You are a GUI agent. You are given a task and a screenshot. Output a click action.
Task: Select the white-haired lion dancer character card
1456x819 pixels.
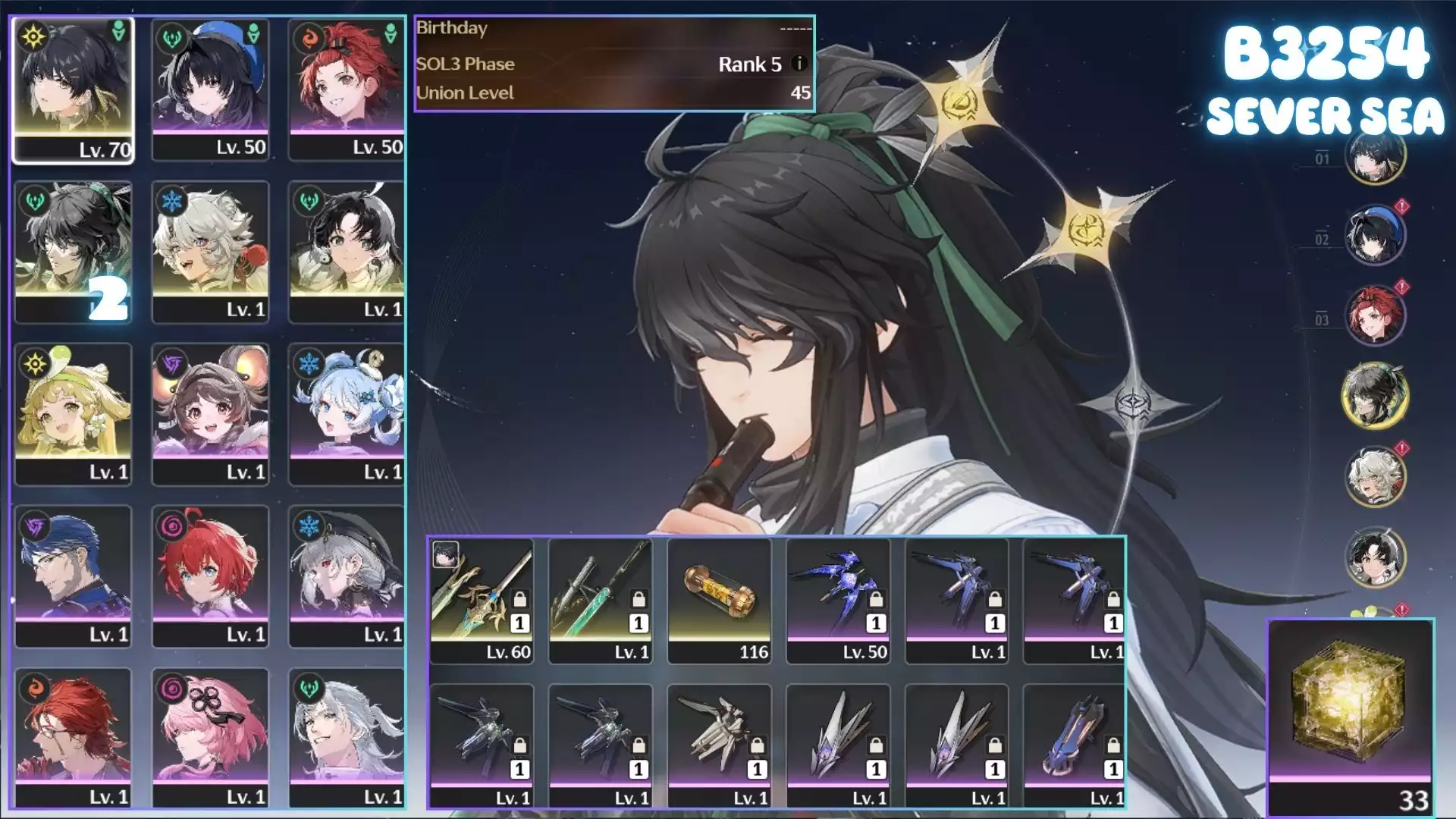pyautogui.click(x=210, y=252)
